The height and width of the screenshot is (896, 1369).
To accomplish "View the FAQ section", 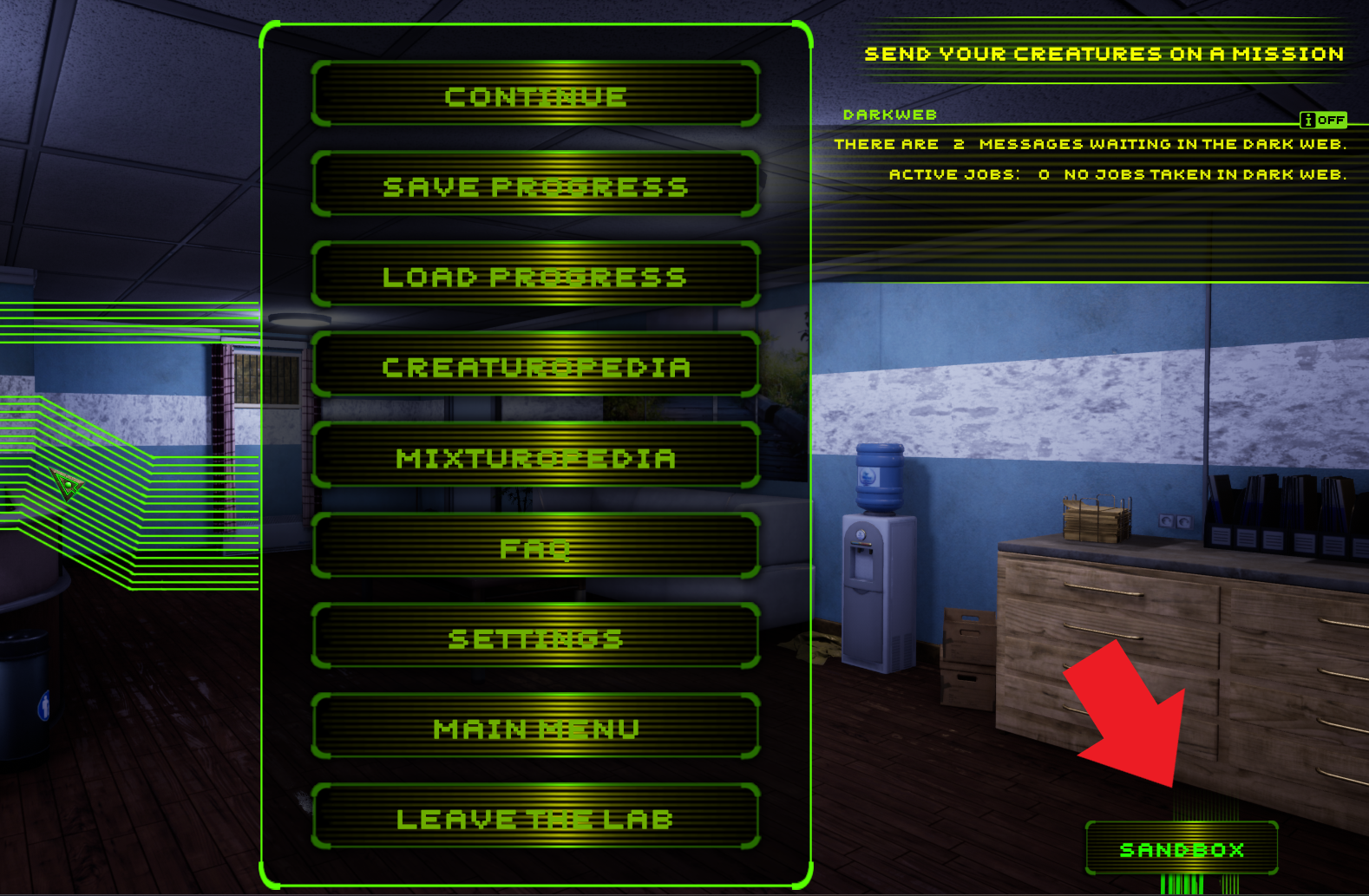I will (x=536, y=546).
